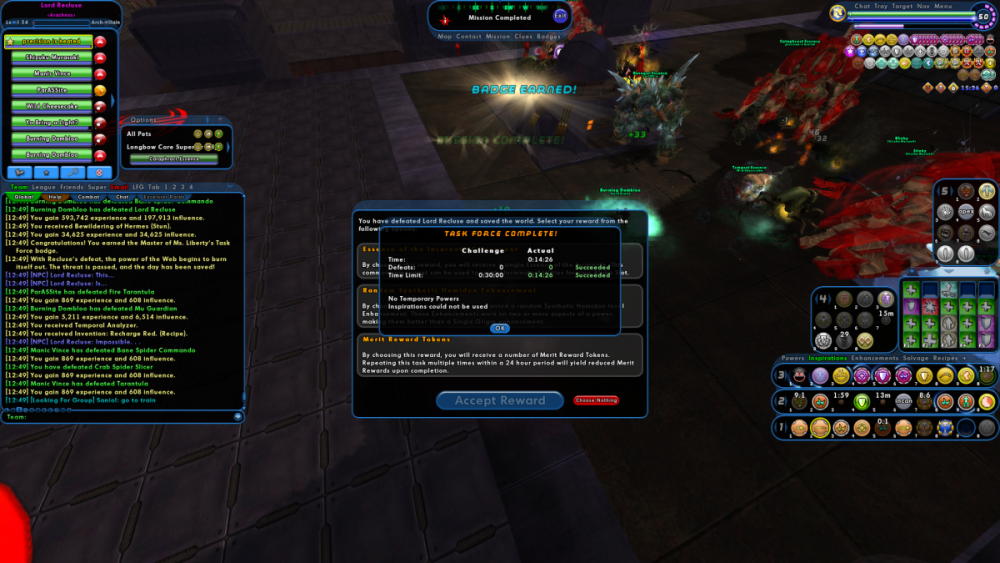Viewport: 1000px width, 563px height.
Task: Check the Email tab
Action: [119, 186]
